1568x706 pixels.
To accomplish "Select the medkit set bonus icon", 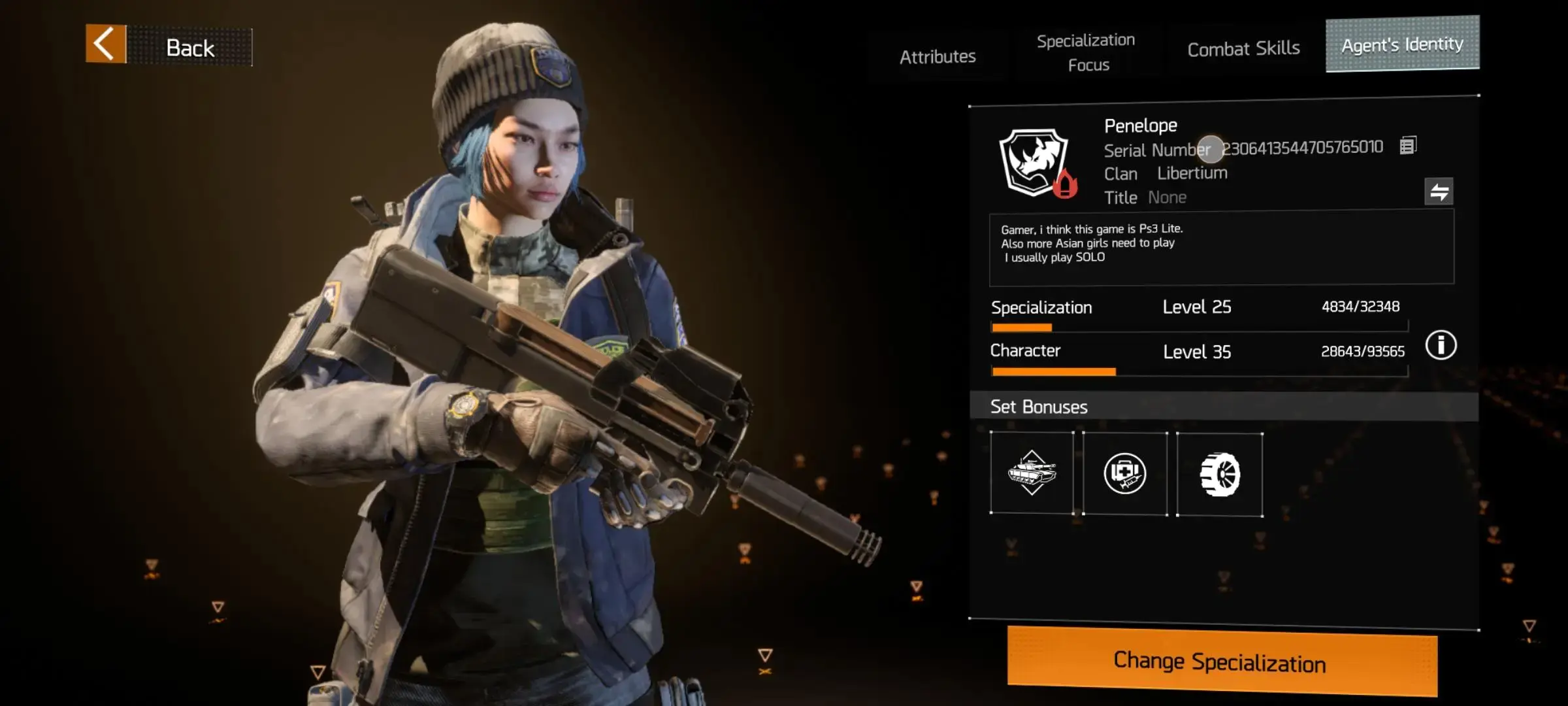I will [1124, 473].
